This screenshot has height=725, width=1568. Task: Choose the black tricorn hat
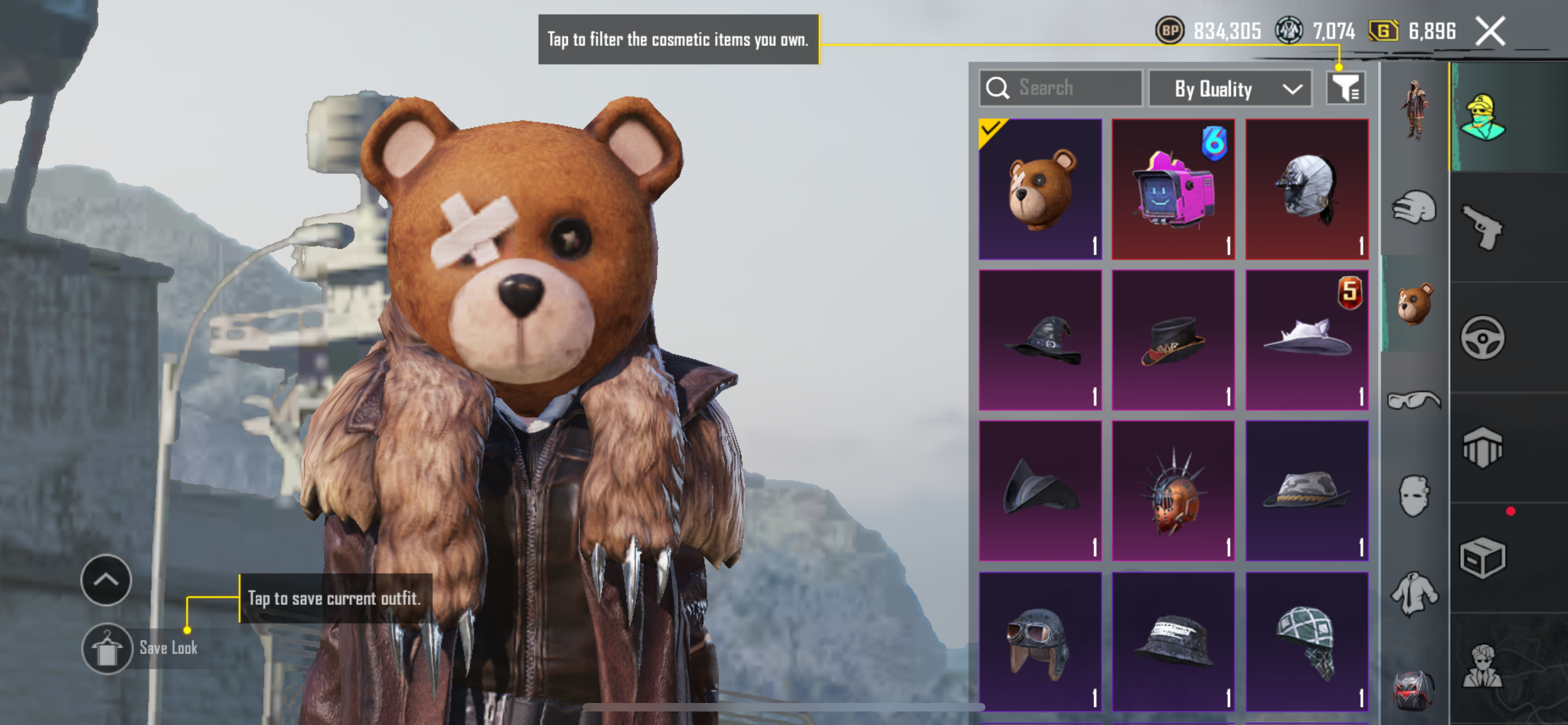point(1040,491)
